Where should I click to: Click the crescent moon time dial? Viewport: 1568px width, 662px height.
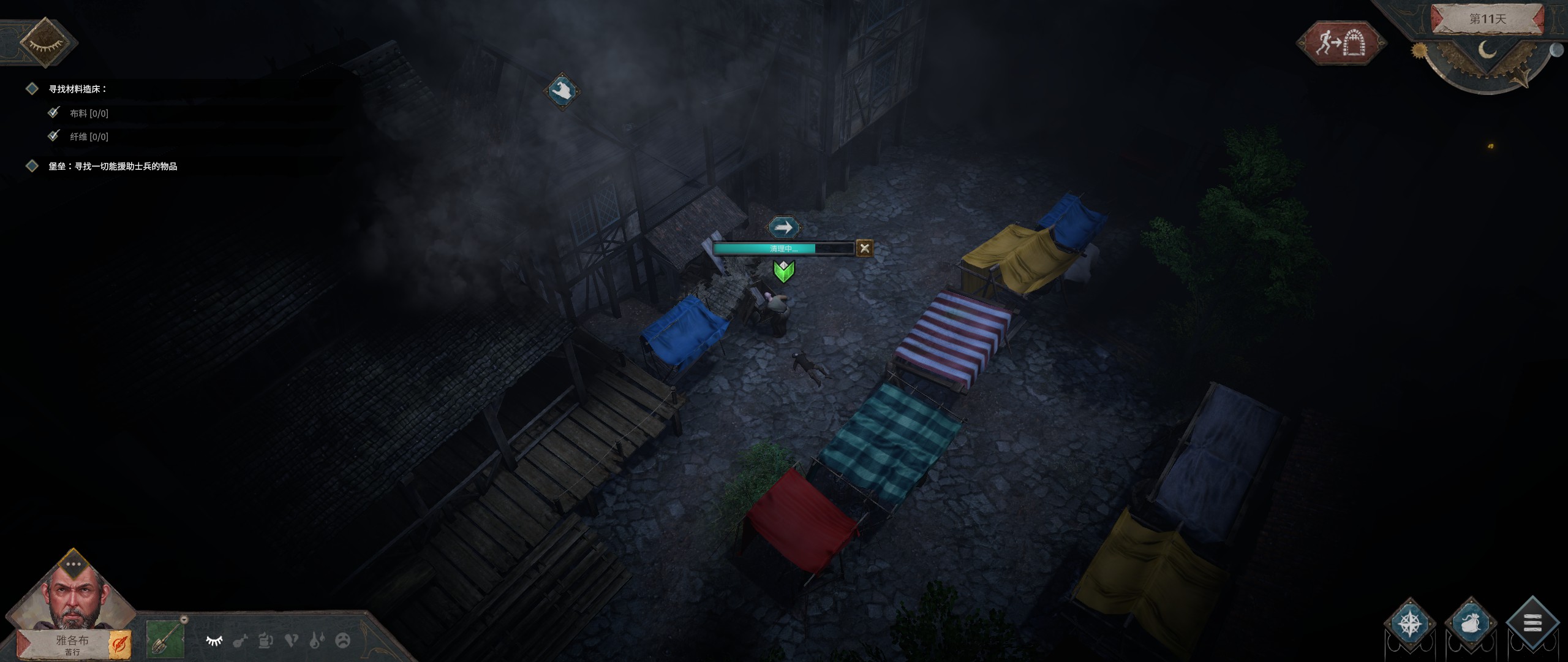[x=1487, y=49]
